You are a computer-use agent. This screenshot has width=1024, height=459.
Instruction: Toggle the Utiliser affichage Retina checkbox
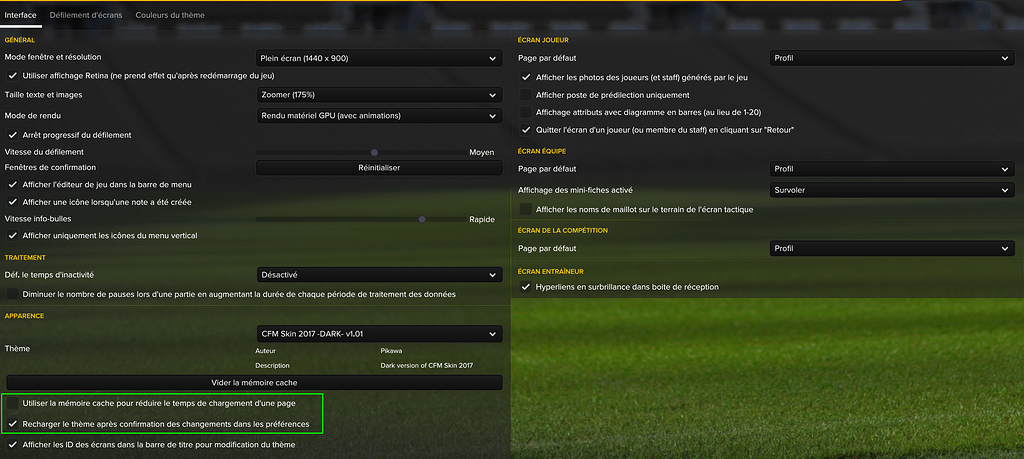[x=13, y=76]
